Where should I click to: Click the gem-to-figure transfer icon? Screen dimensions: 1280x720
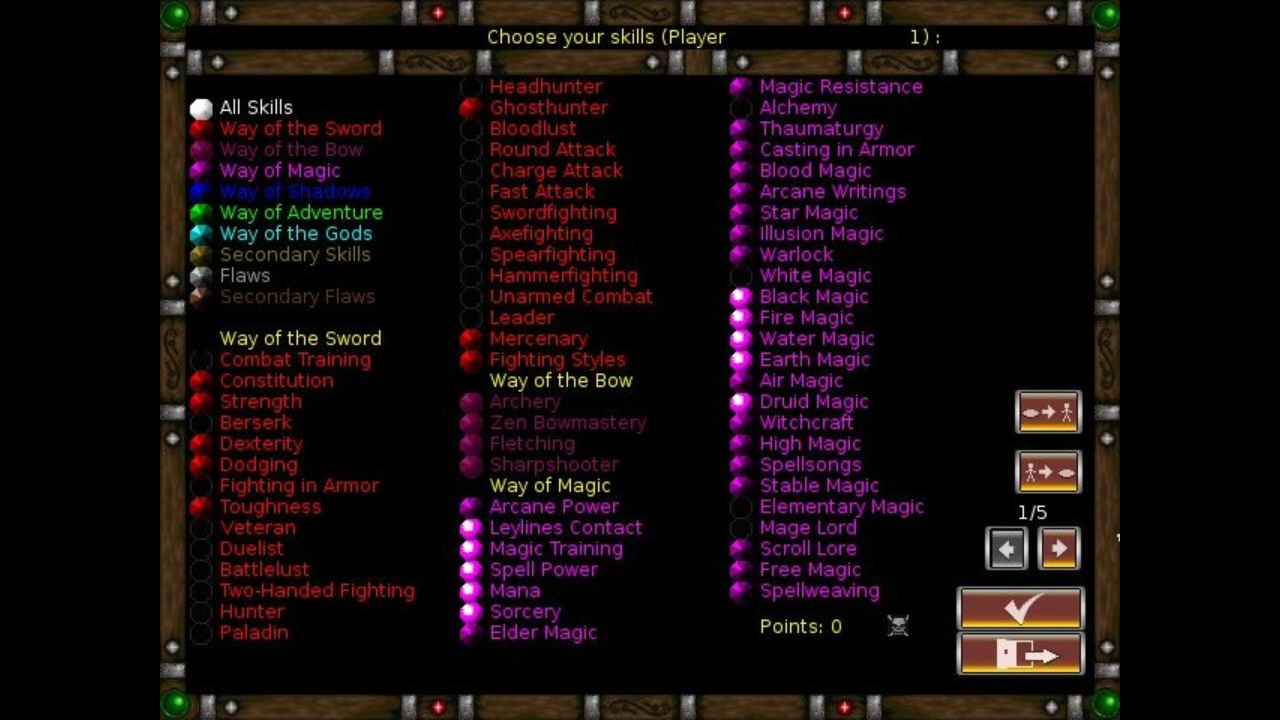1047,412
